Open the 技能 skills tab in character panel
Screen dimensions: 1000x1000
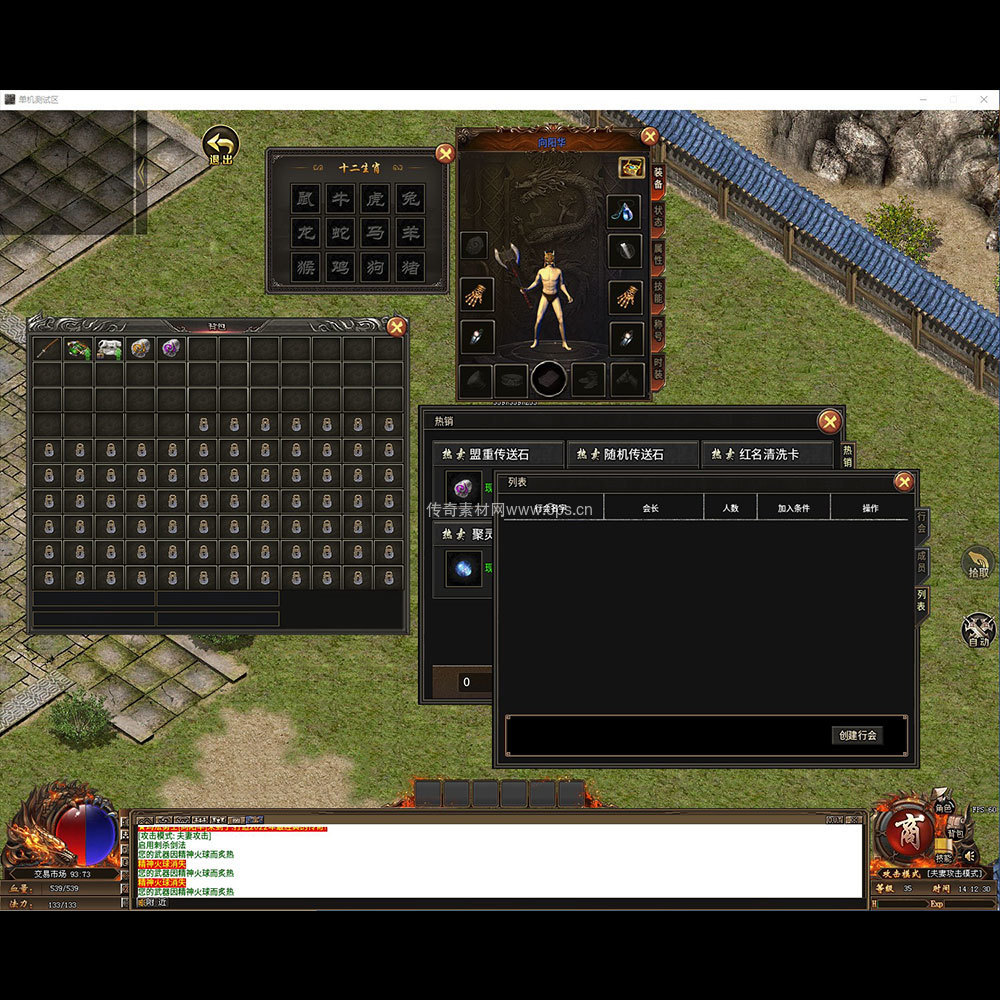658,291
